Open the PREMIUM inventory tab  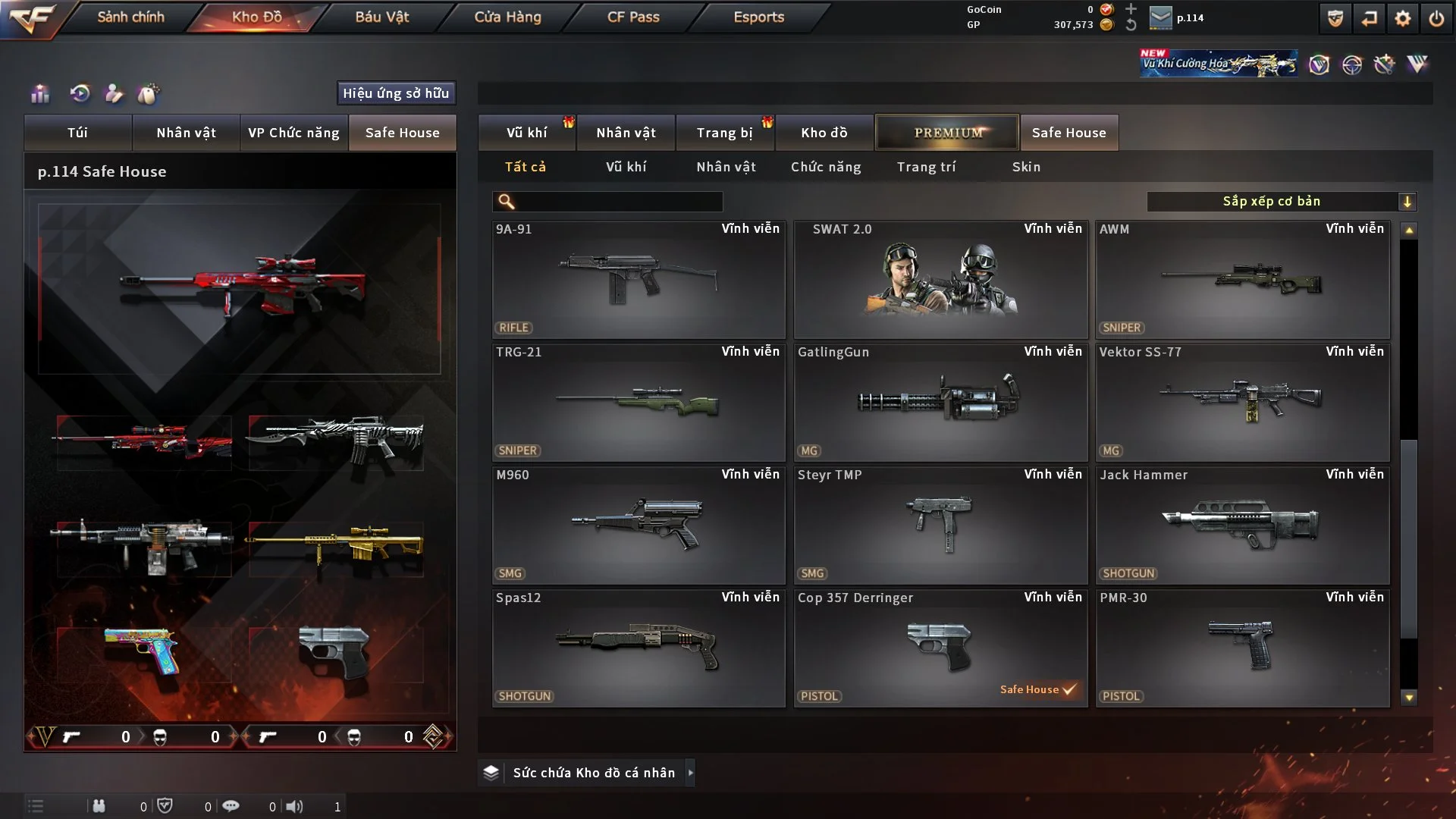point(947,133)
